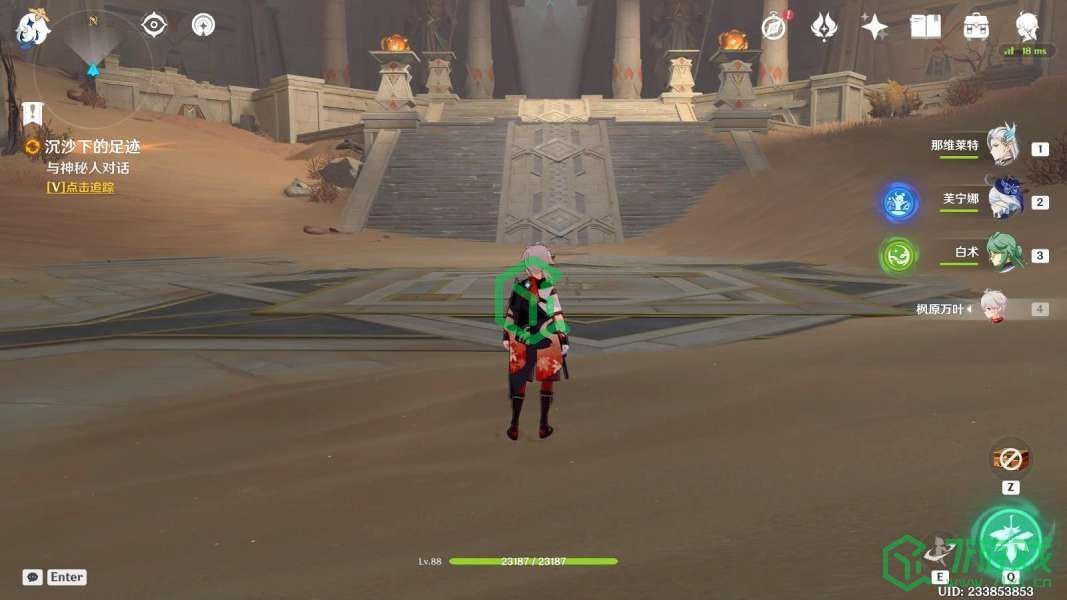Image resolution: width=1067 pixels, height=600 pixels.
Task: Open the Wish star icon
Action: pos(875,27)
